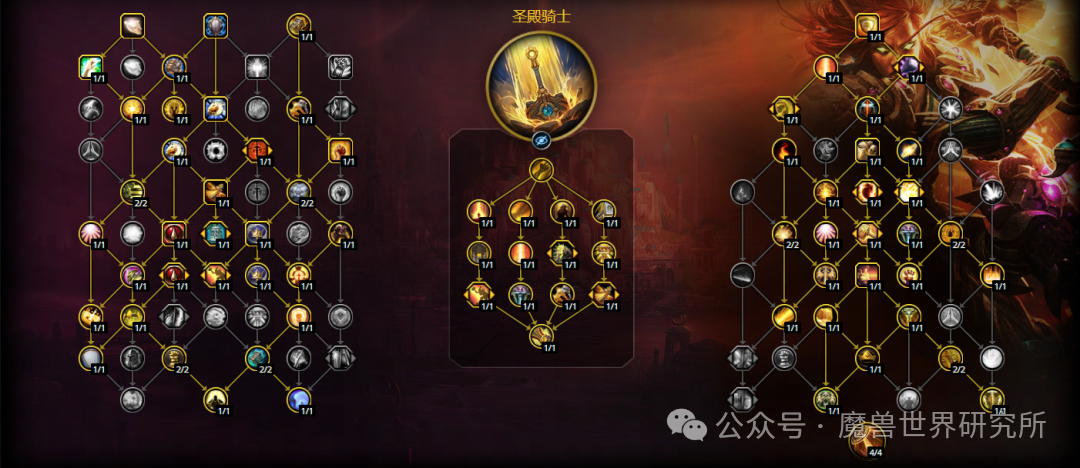Toggle the blue eye icon under the emblem
The height and width of the screenshot is (468, 1080).
541,142
